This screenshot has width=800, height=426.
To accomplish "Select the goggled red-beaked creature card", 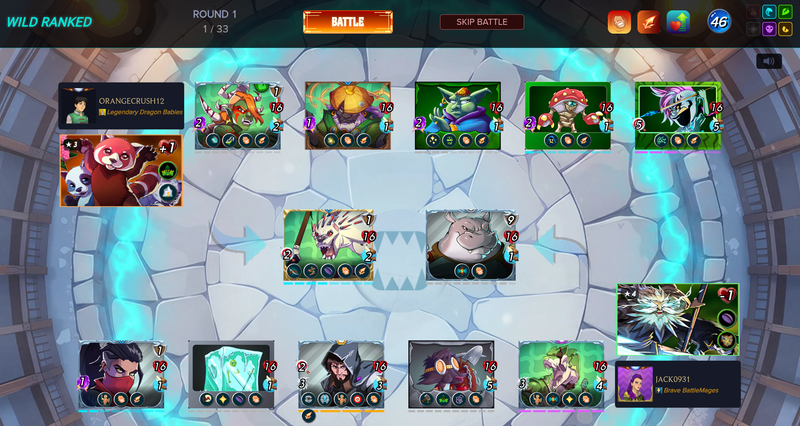I will [x=451, y=375].
